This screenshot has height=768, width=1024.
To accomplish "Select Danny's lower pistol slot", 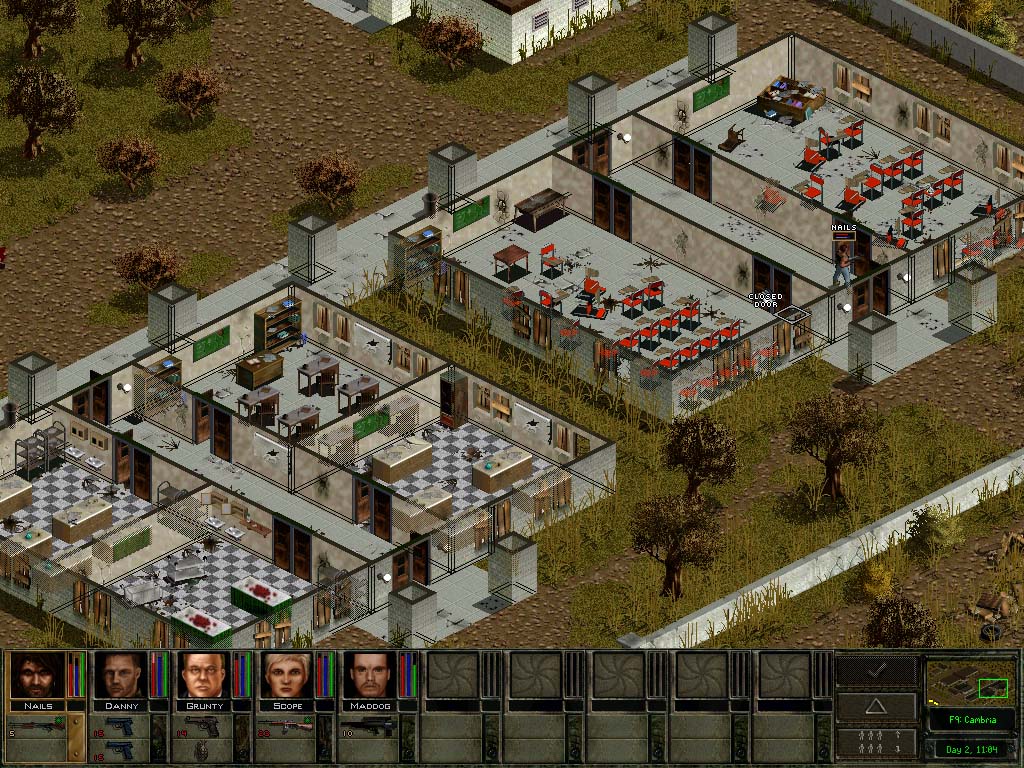I will [118, 750].
